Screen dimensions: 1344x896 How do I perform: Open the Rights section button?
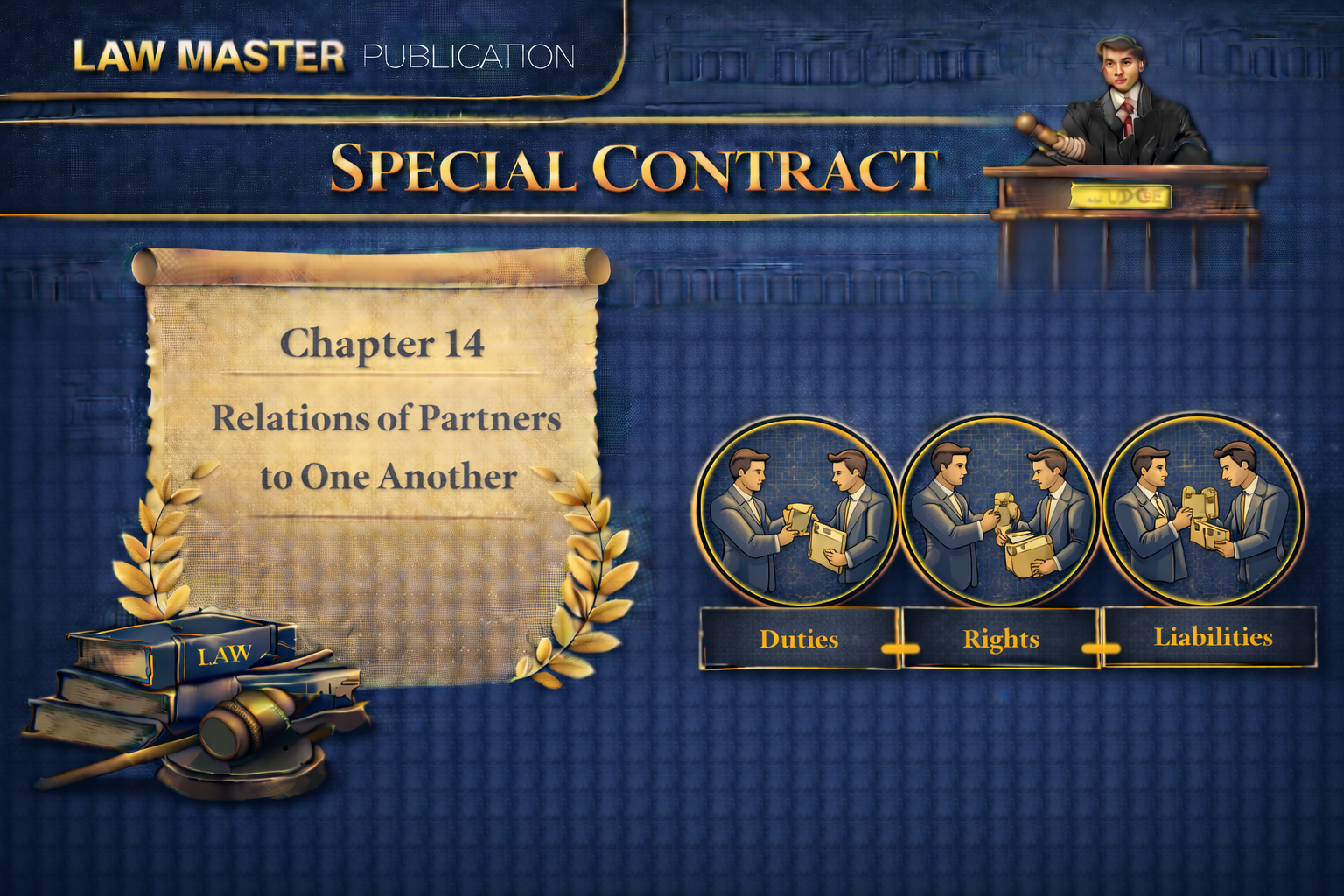tap(1000, 639)
